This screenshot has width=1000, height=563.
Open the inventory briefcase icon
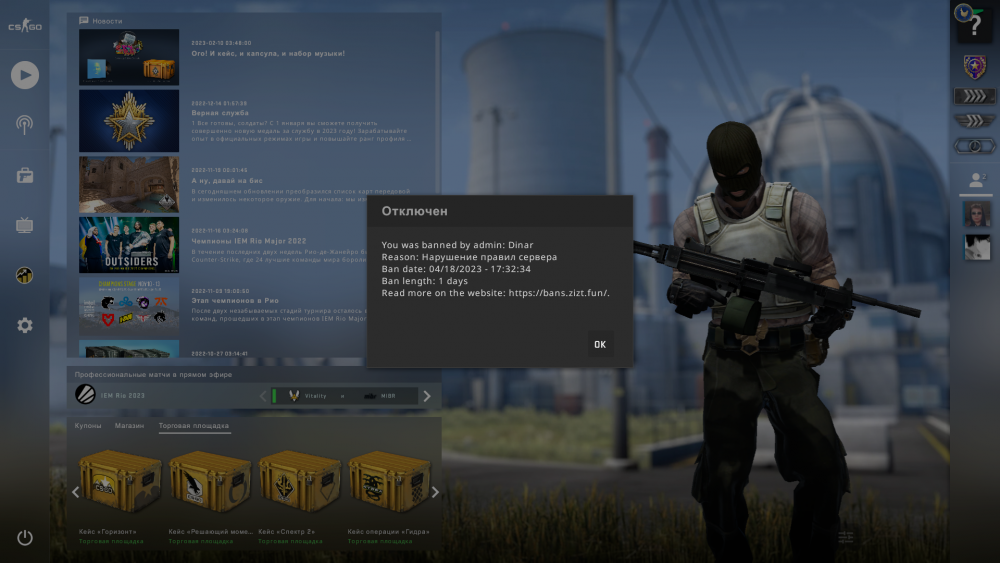pos(25,175)
